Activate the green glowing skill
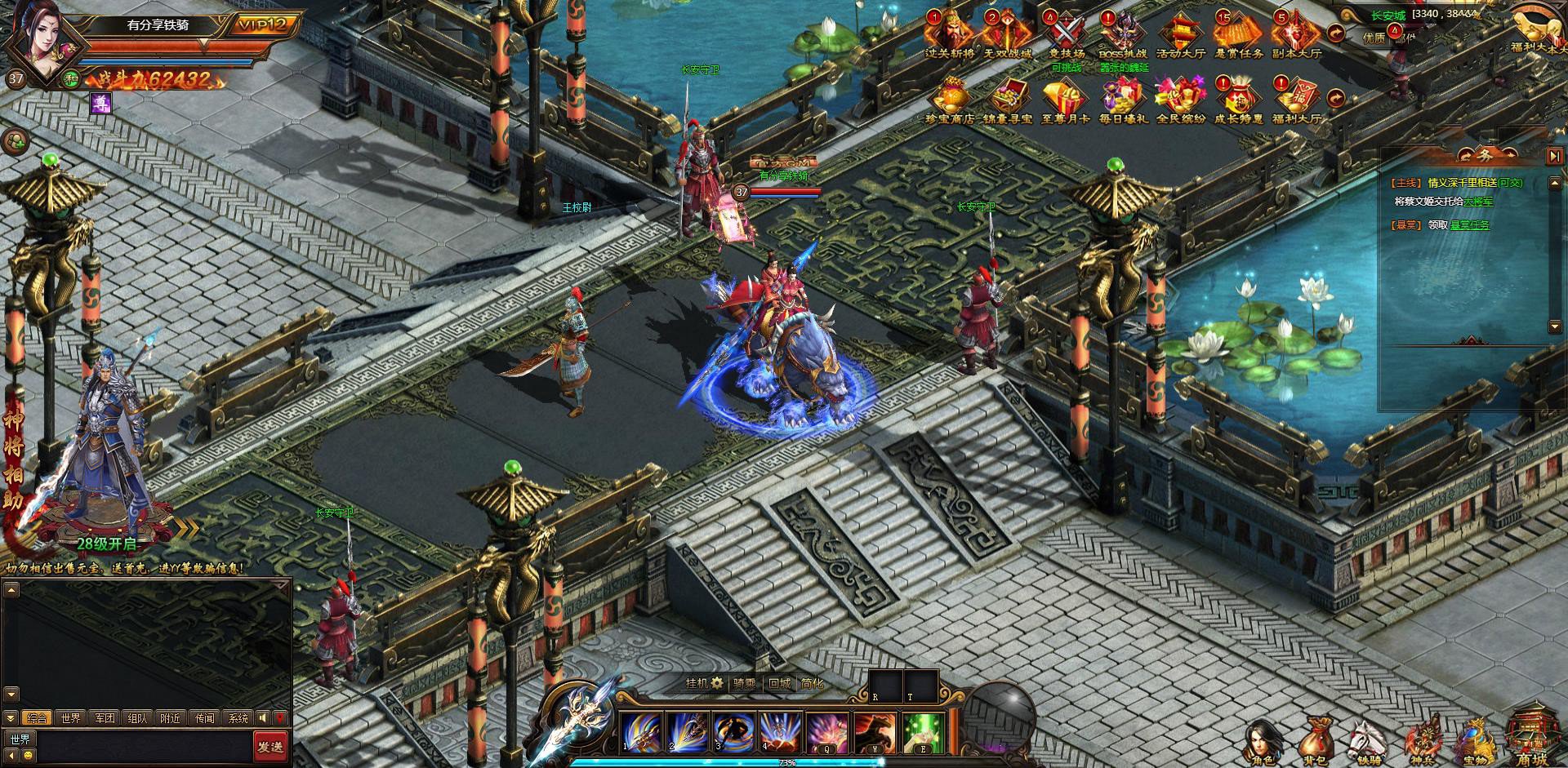The image size is (1568, 768). 923,732
